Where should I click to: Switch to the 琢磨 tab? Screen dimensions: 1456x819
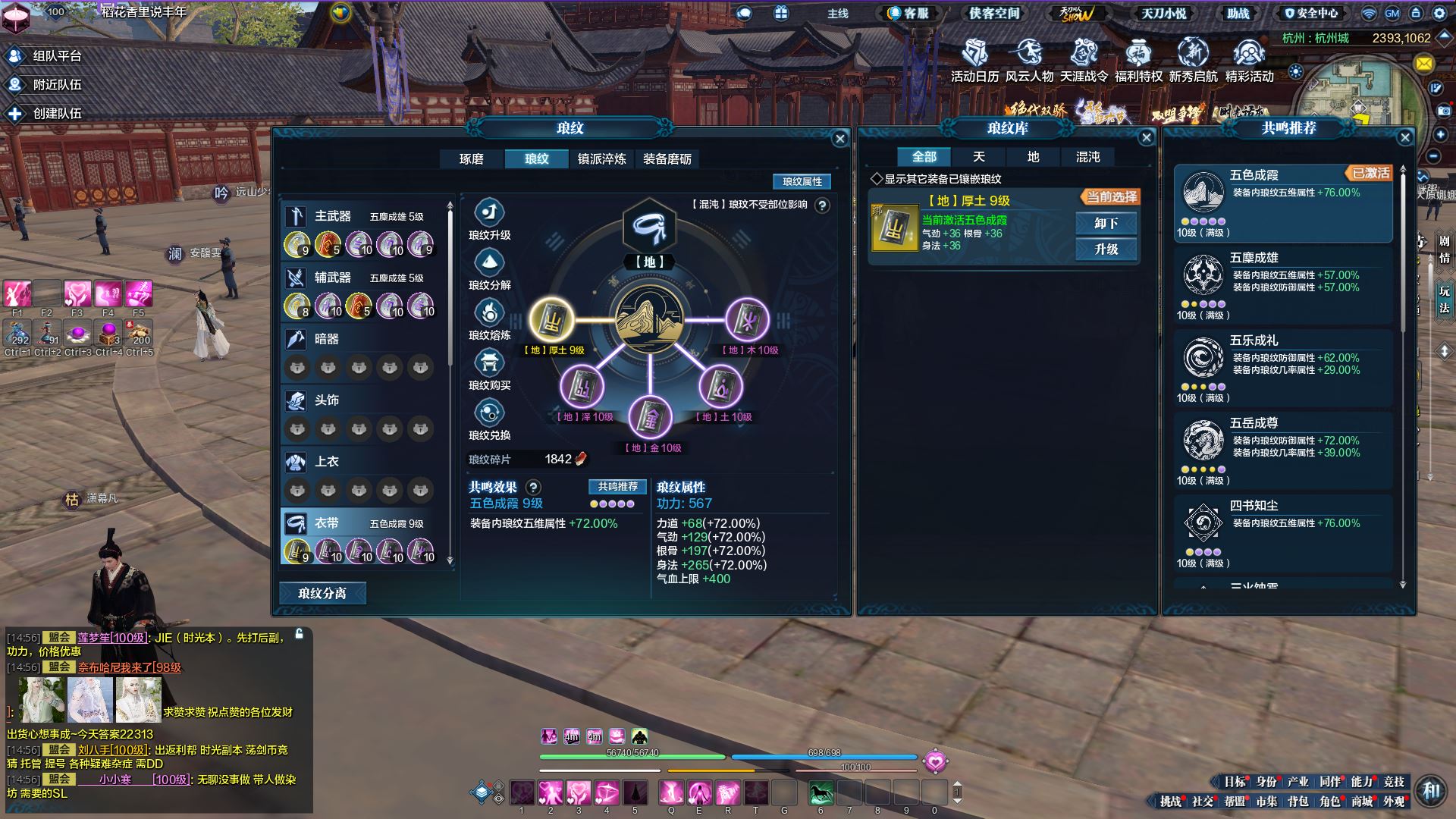tap(471, 159)
